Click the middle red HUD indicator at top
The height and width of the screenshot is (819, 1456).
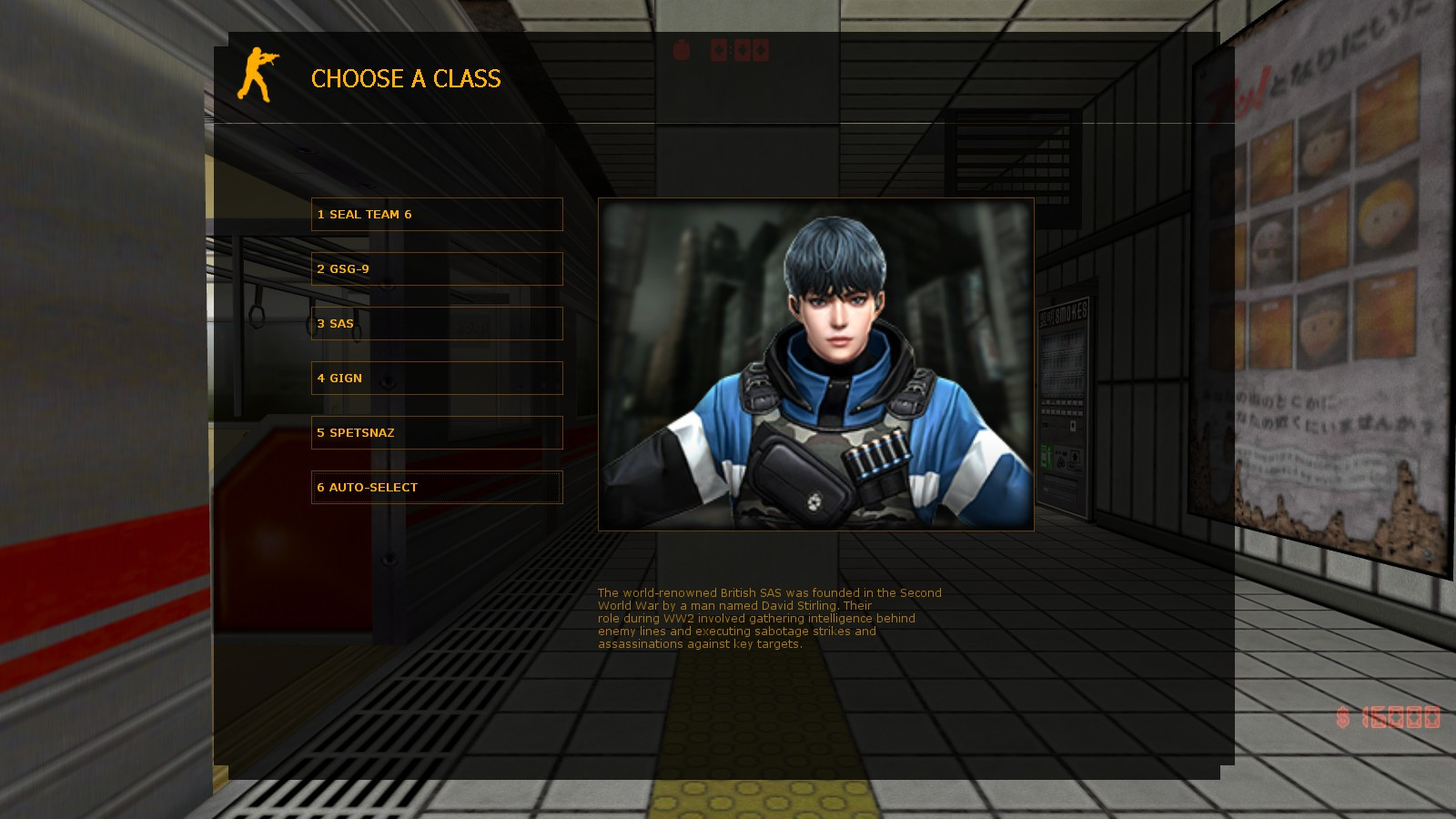(x=743, y=49)
